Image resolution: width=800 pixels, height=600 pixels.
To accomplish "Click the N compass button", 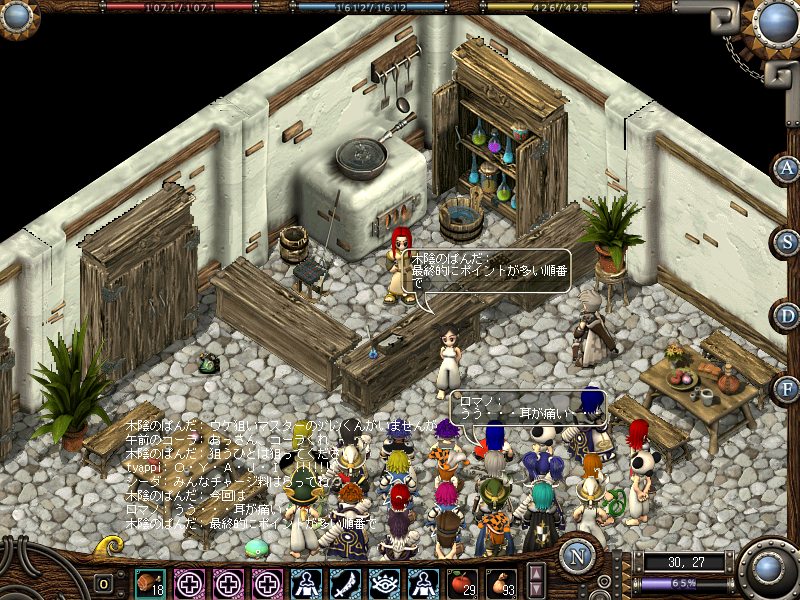I will click(577, 557).
